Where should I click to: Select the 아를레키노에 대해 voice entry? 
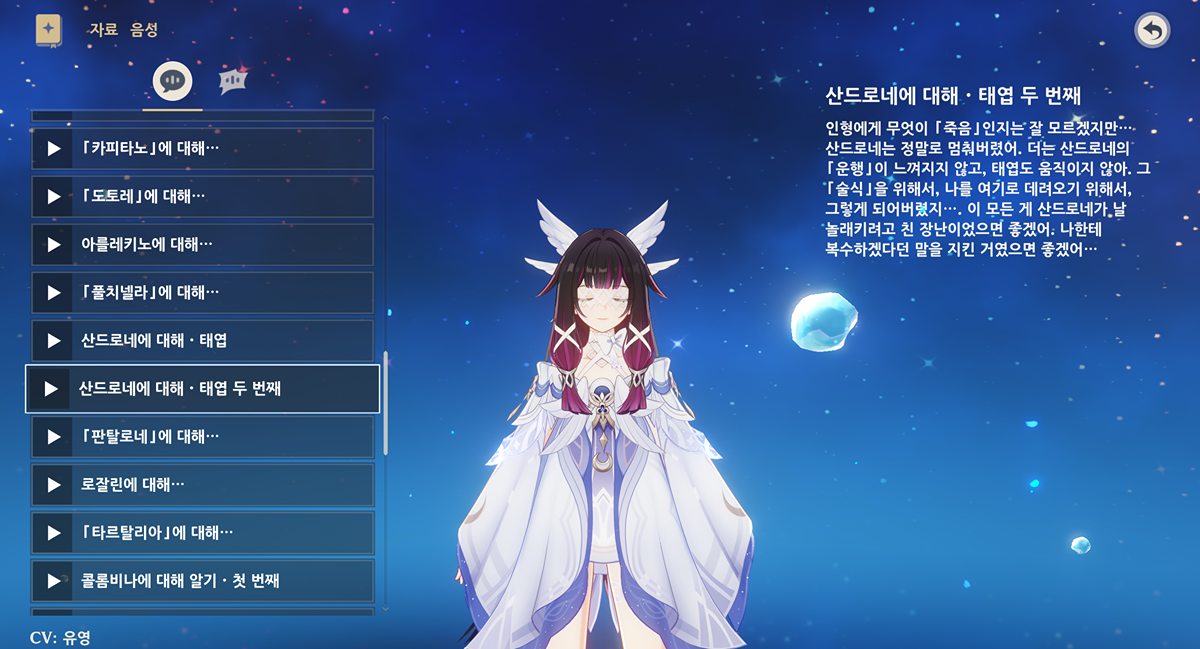(202, 245)
